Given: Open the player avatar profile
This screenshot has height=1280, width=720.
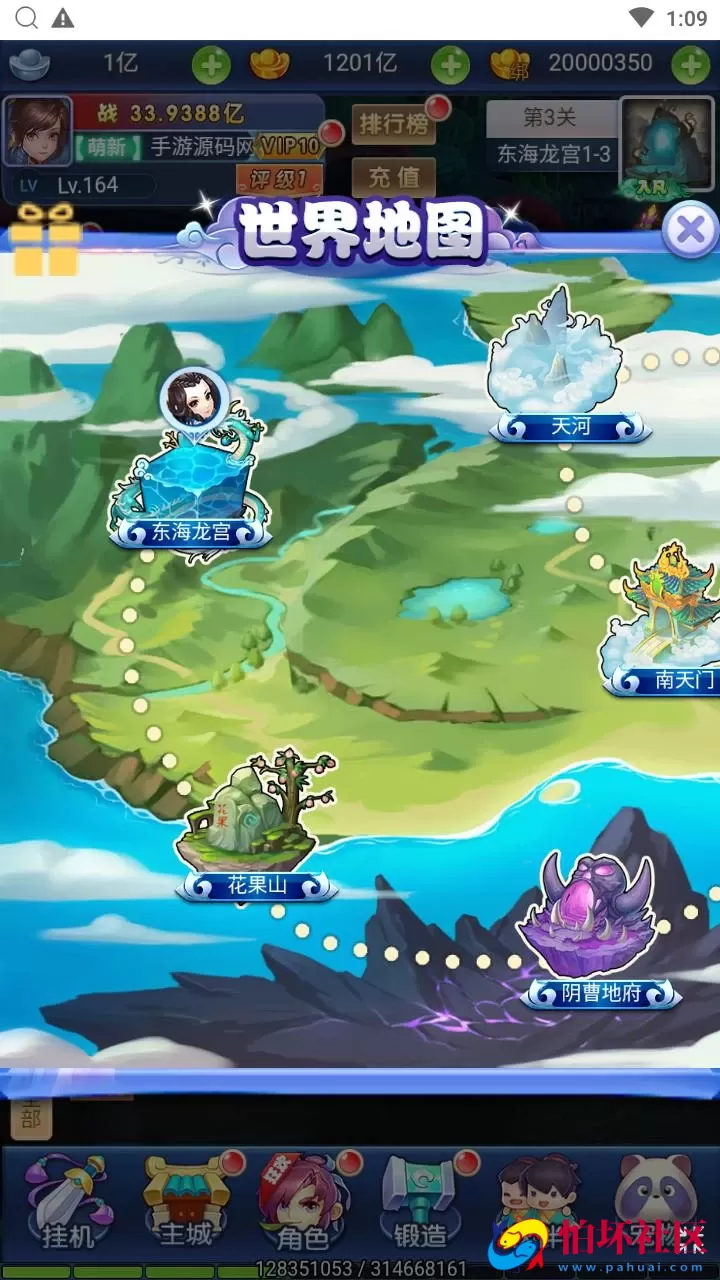Looking at the screenshot, I should click(38, 131).
